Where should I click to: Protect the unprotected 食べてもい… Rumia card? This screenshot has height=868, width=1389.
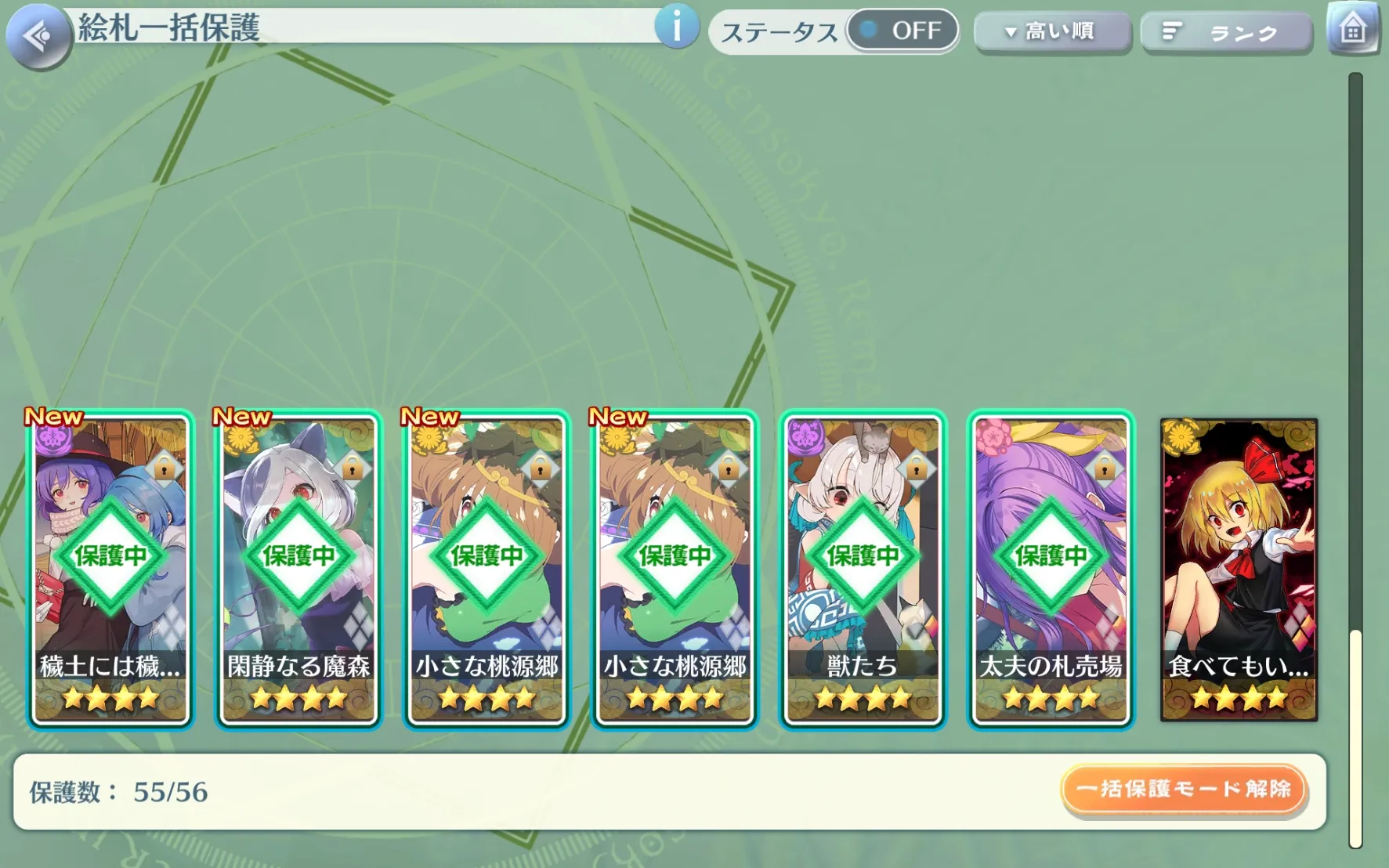(x=1239, y=570)
